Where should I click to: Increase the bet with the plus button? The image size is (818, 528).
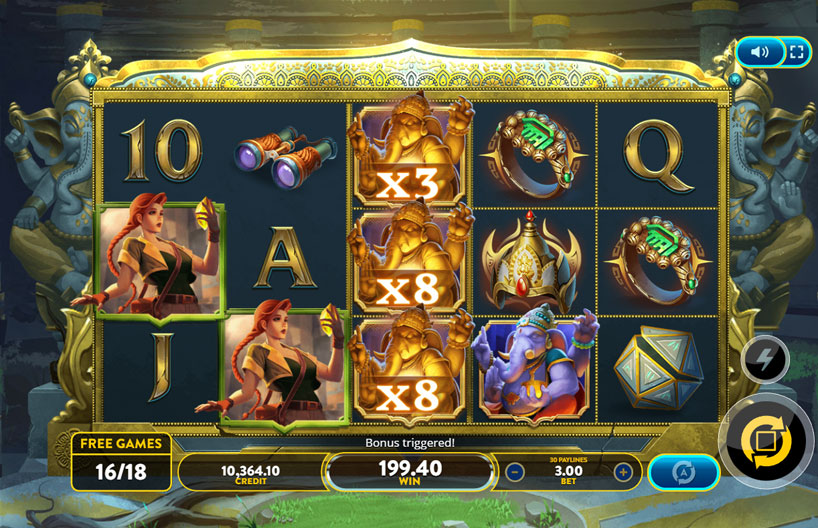[623, 472]
